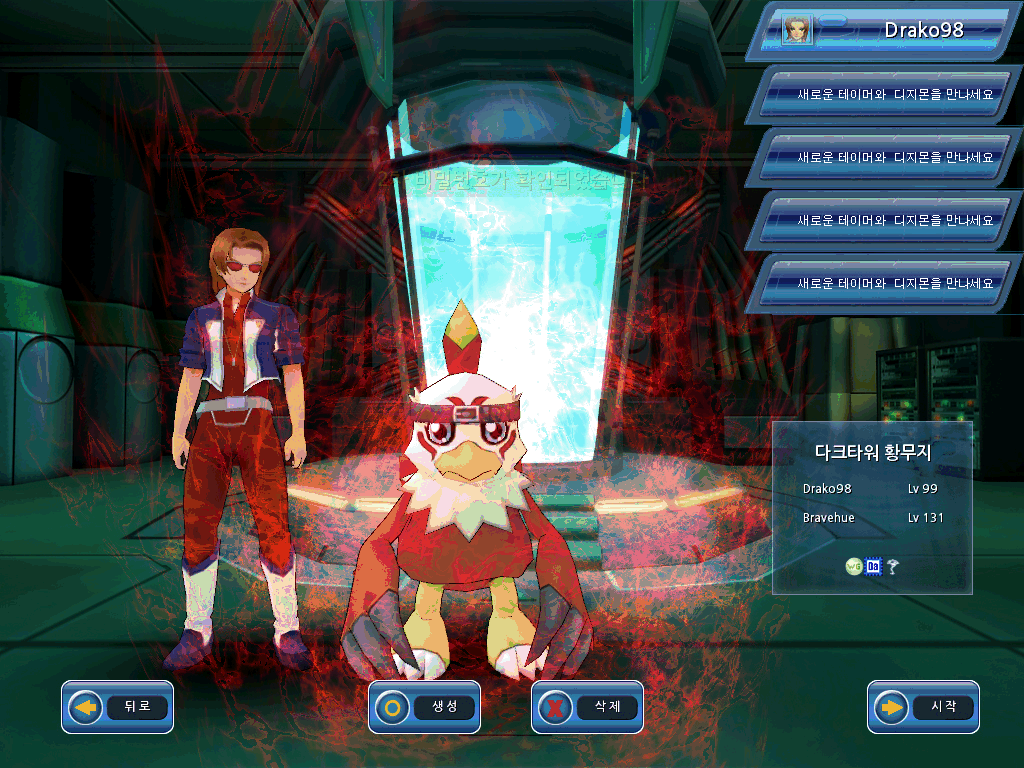Start the game with 시작
The width and height of the screenshot is (1024, 768).
pos(924,707)
